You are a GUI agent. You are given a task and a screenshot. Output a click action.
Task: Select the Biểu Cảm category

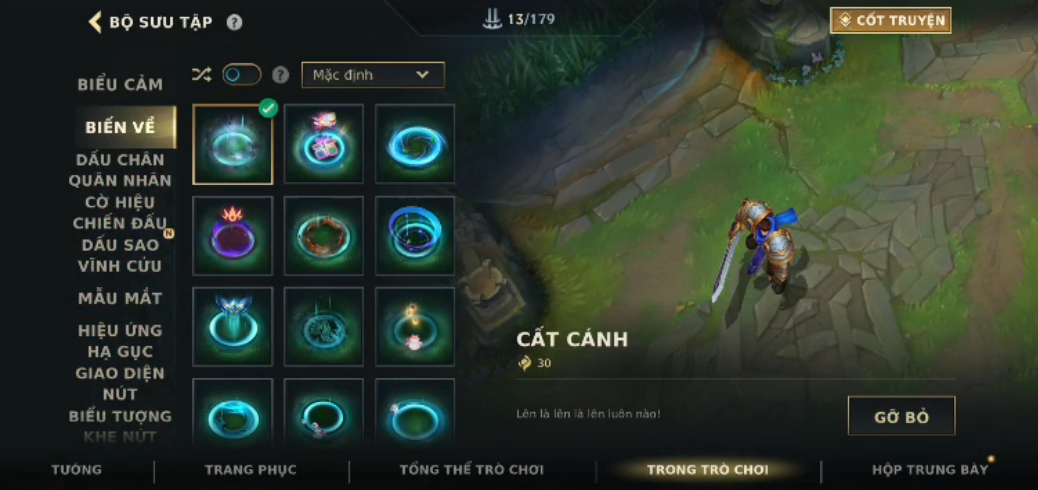120,84
